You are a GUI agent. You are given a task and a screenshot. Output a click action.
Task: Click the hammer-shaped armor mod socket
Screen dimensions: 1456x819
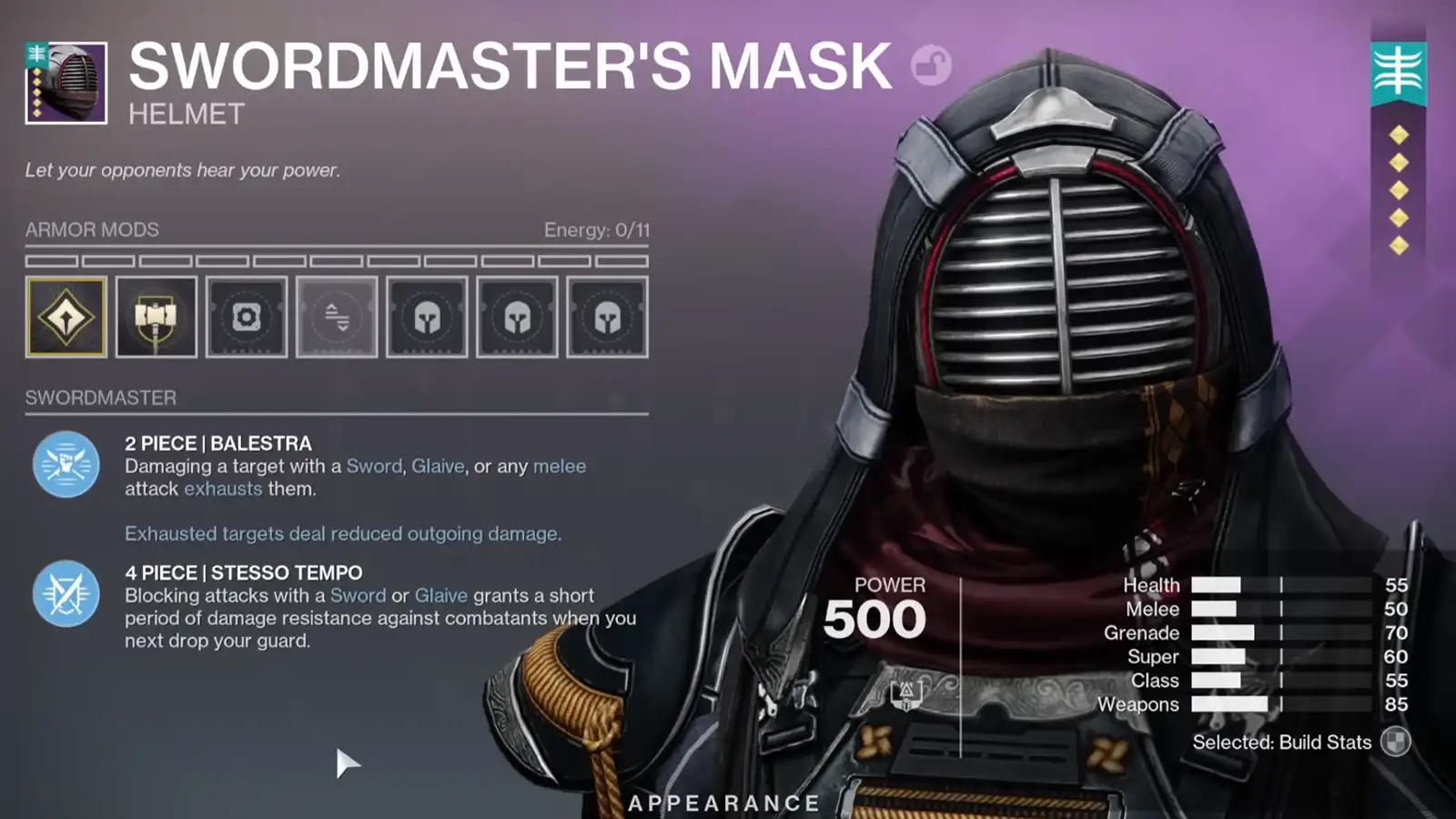point(157,316)
